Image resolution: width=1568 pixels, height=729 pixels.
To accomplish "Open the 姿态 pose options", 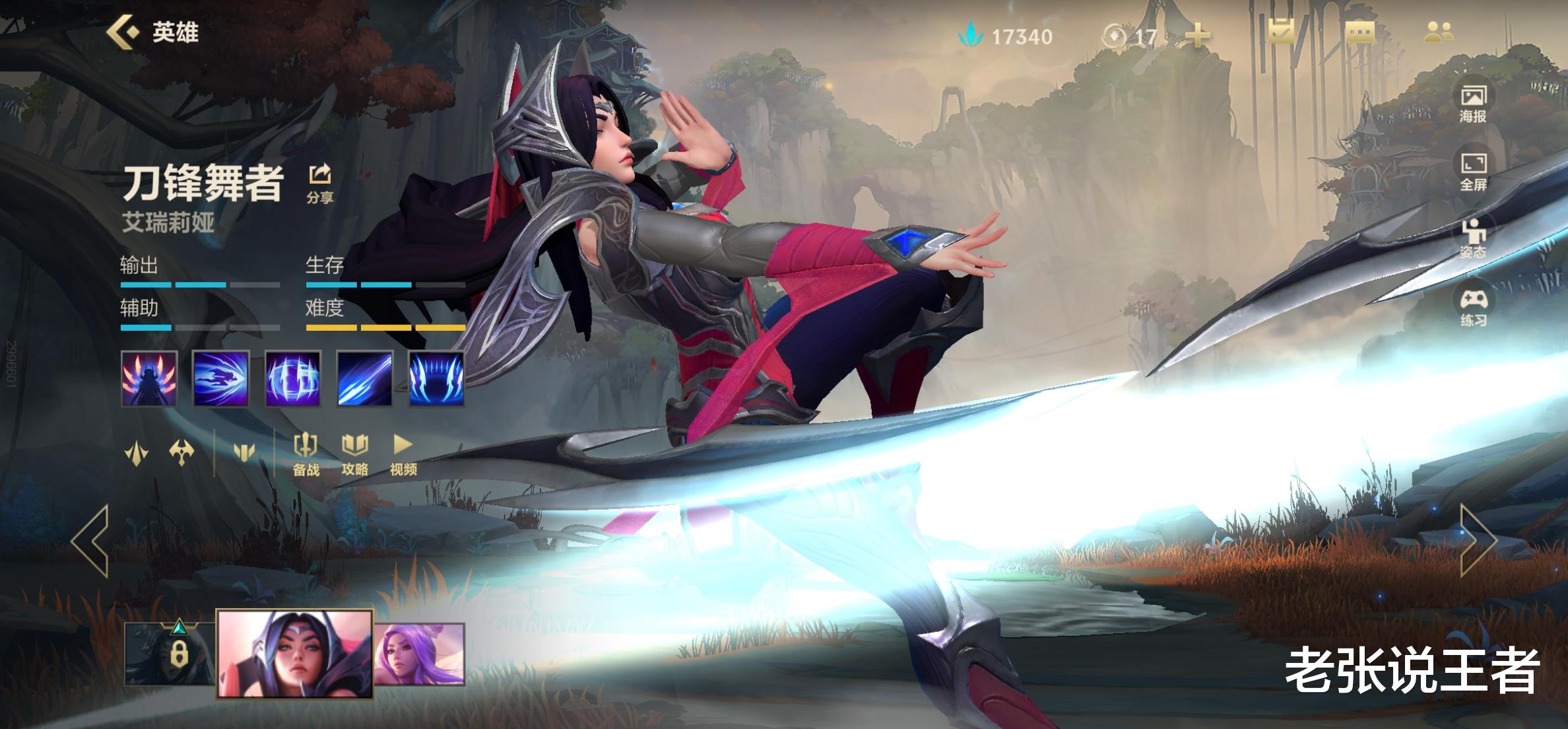I will (x=1472, y=238).
